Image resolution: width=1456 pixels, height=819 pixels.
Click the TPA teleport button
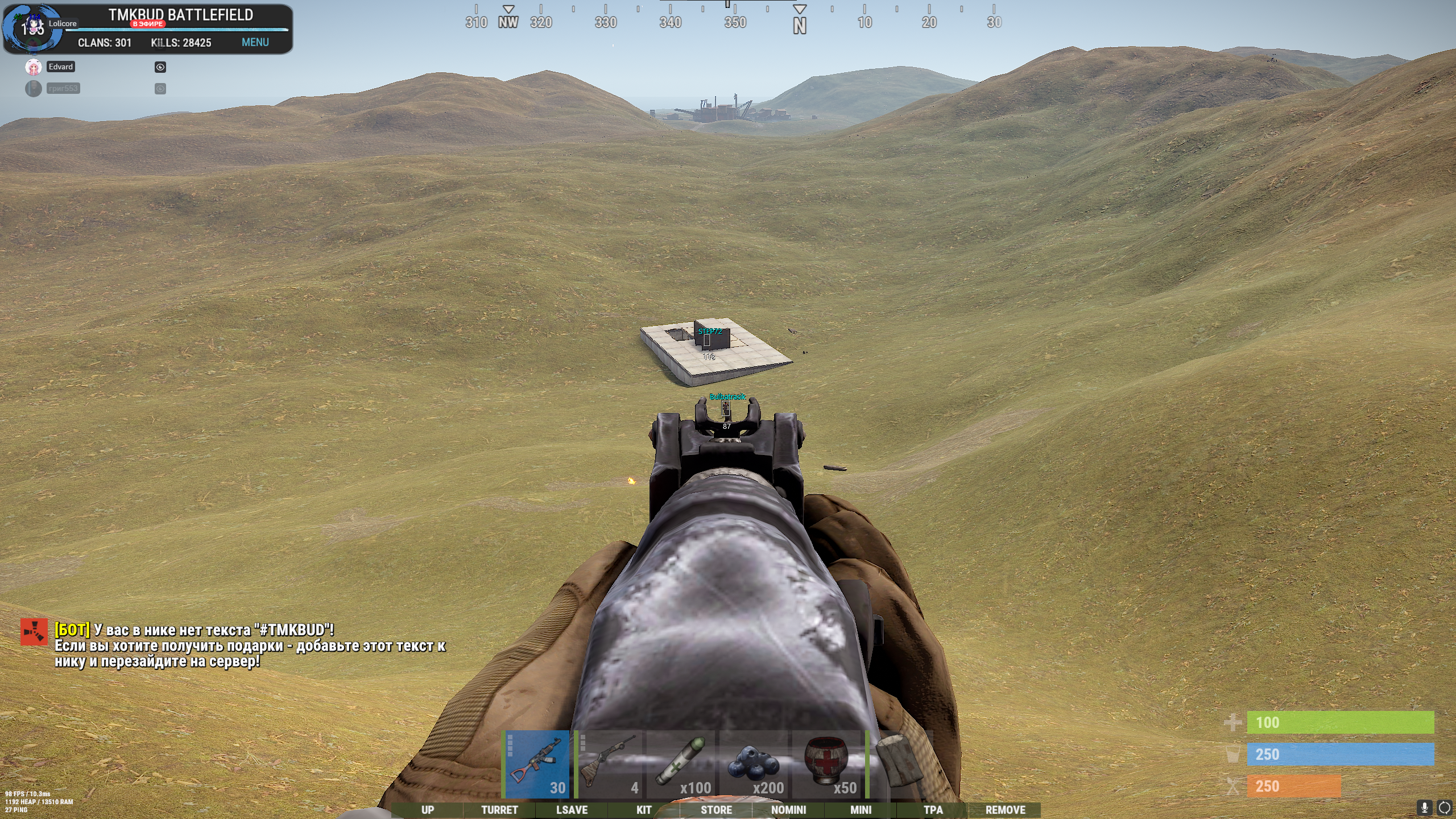click(x=933, y=810)
